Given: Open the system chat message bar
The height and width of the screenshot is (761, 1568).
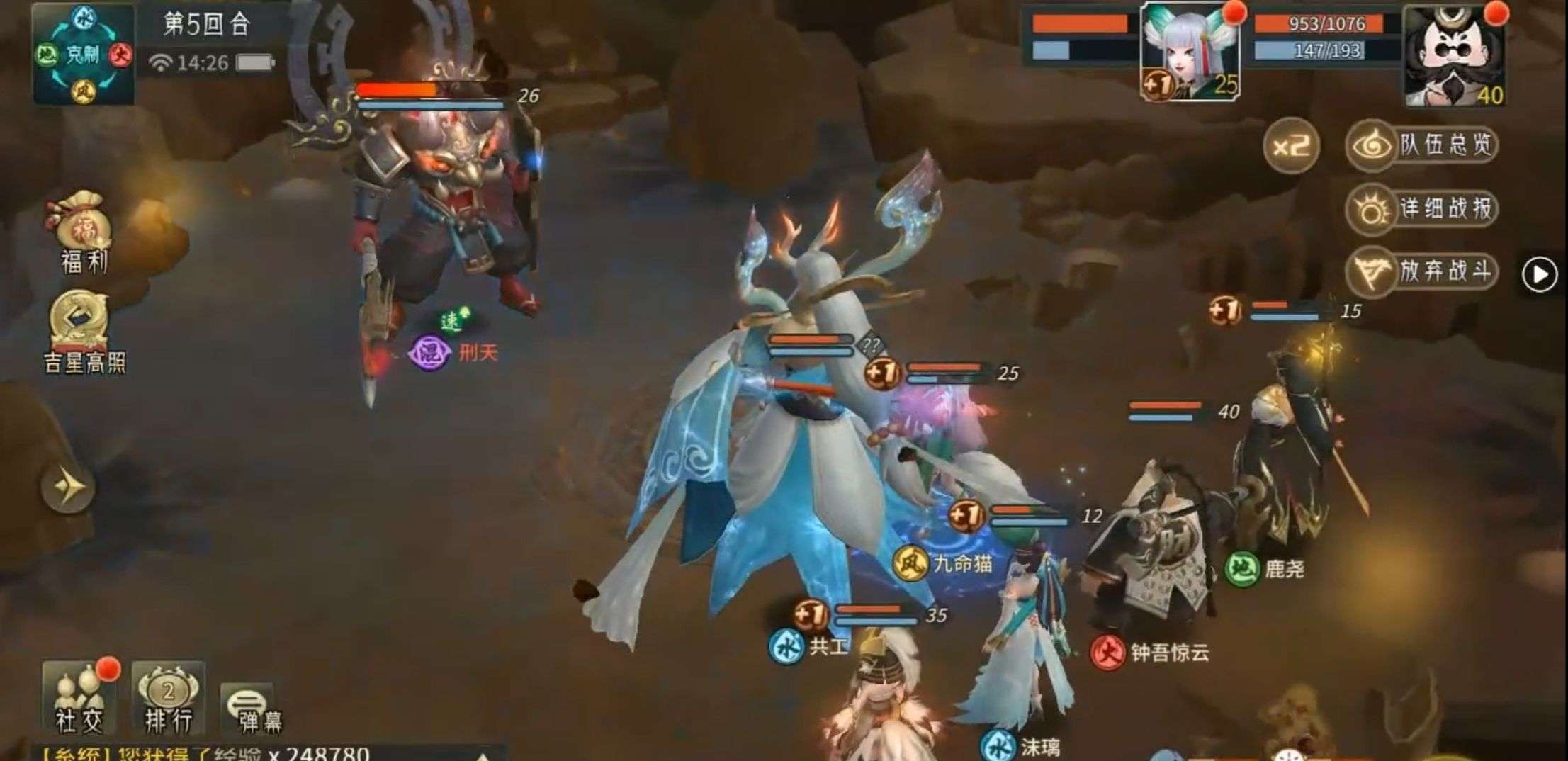Looking at the screenshot, I should 269,752.
